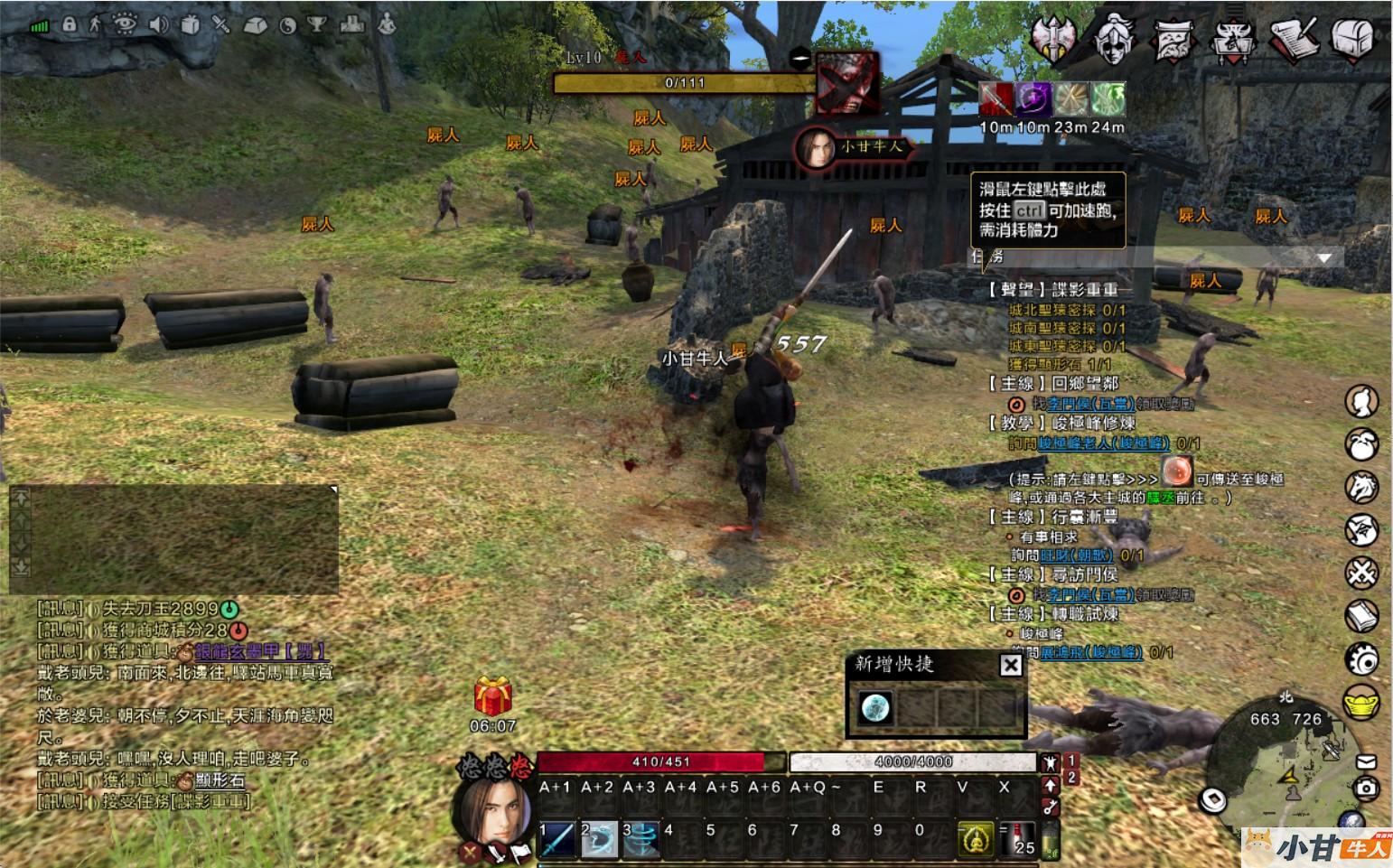1393x868 pixels.
Task: Toggle the speaker sound icon
Action: (x=158, y=24)
